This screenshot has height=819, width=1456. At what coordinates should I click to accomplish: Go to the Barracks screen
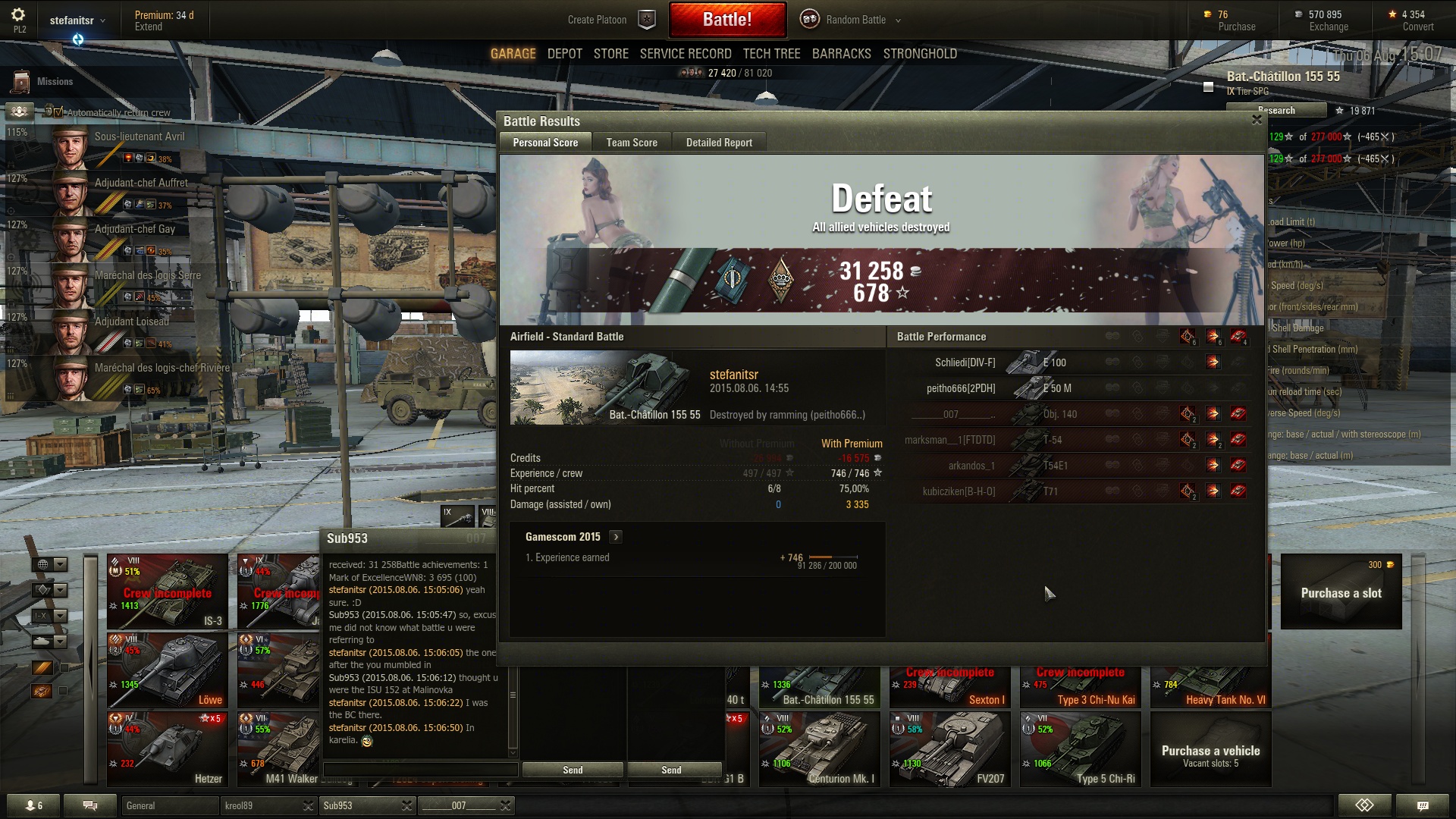841,54
